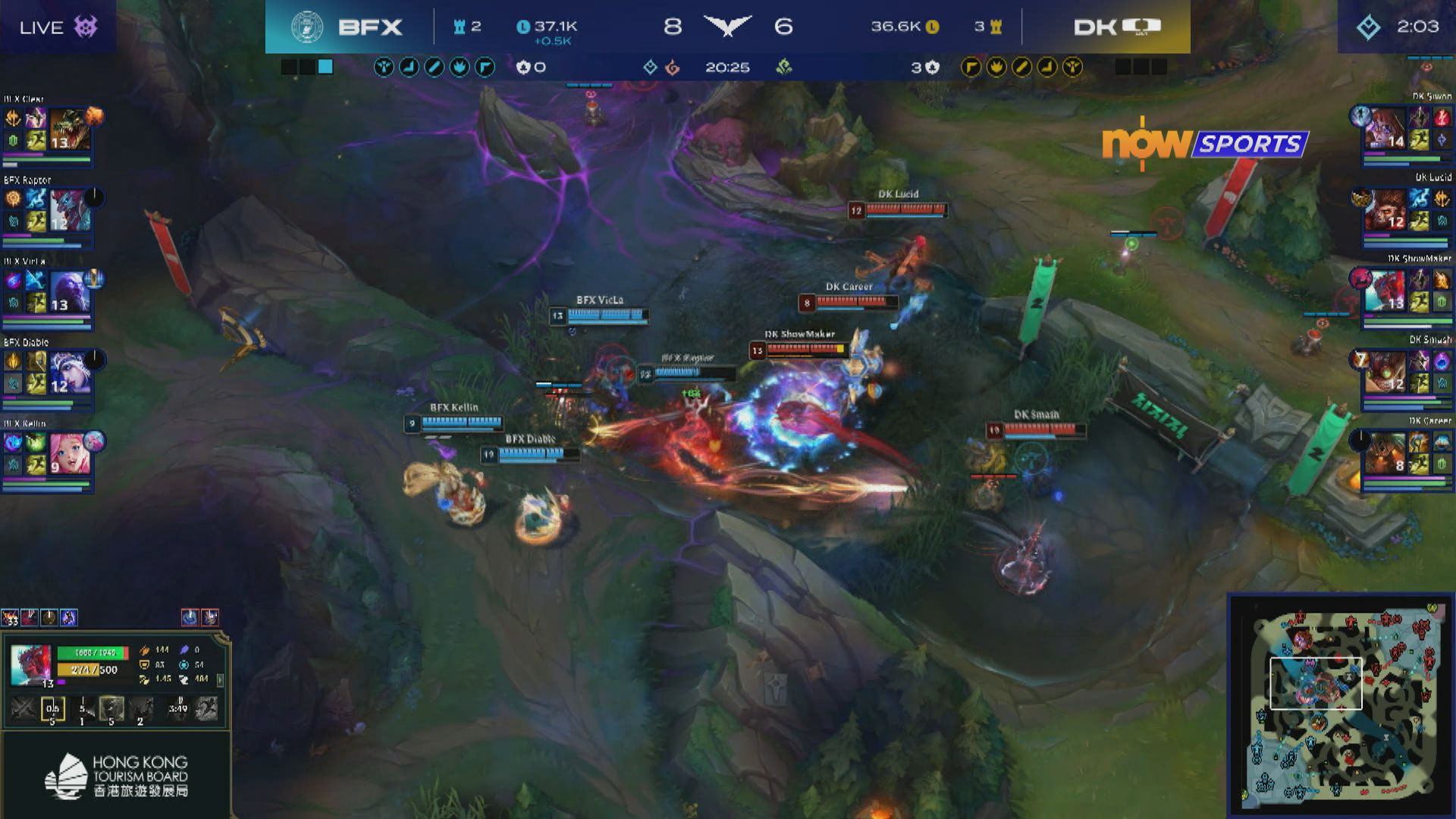This screenshot has height=819, width=1456.
Task: Select BFX Clear's champion portrait
Action: point(70,129)
